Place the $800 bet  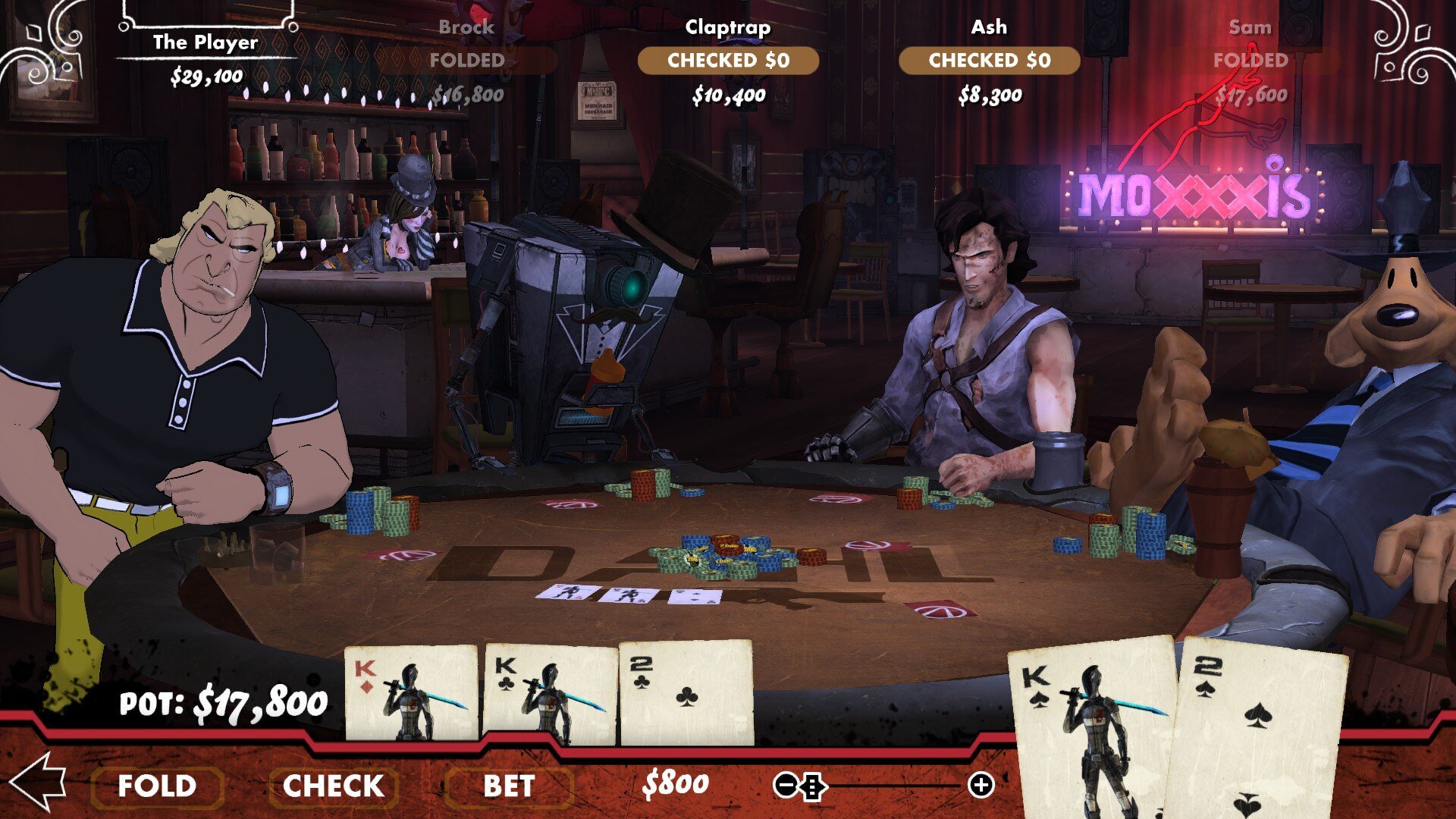point(509,786)
